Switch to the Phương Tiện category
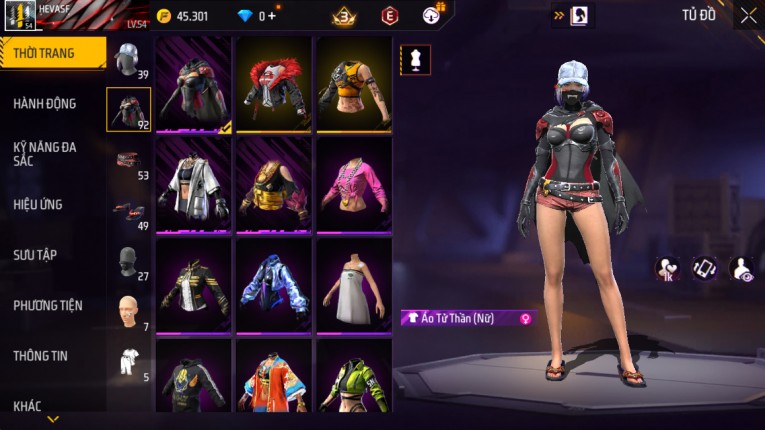Screen dimensions: 765x430 pyautogui.click(x=48, y=305)
